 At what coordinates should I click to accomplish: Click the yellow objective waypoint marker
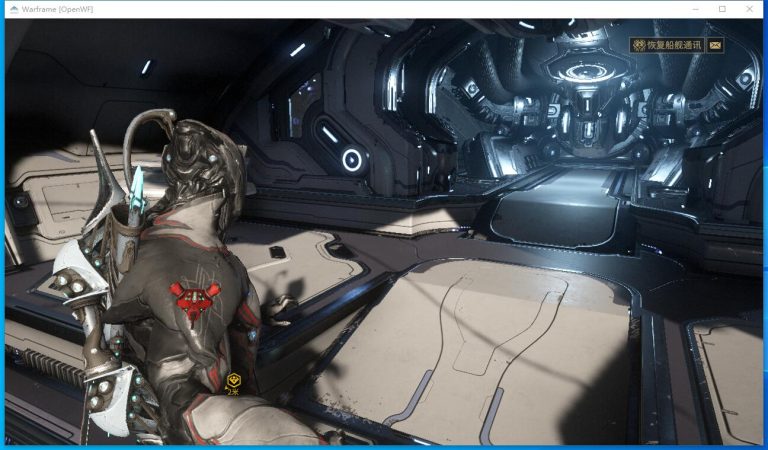[233, 380]
